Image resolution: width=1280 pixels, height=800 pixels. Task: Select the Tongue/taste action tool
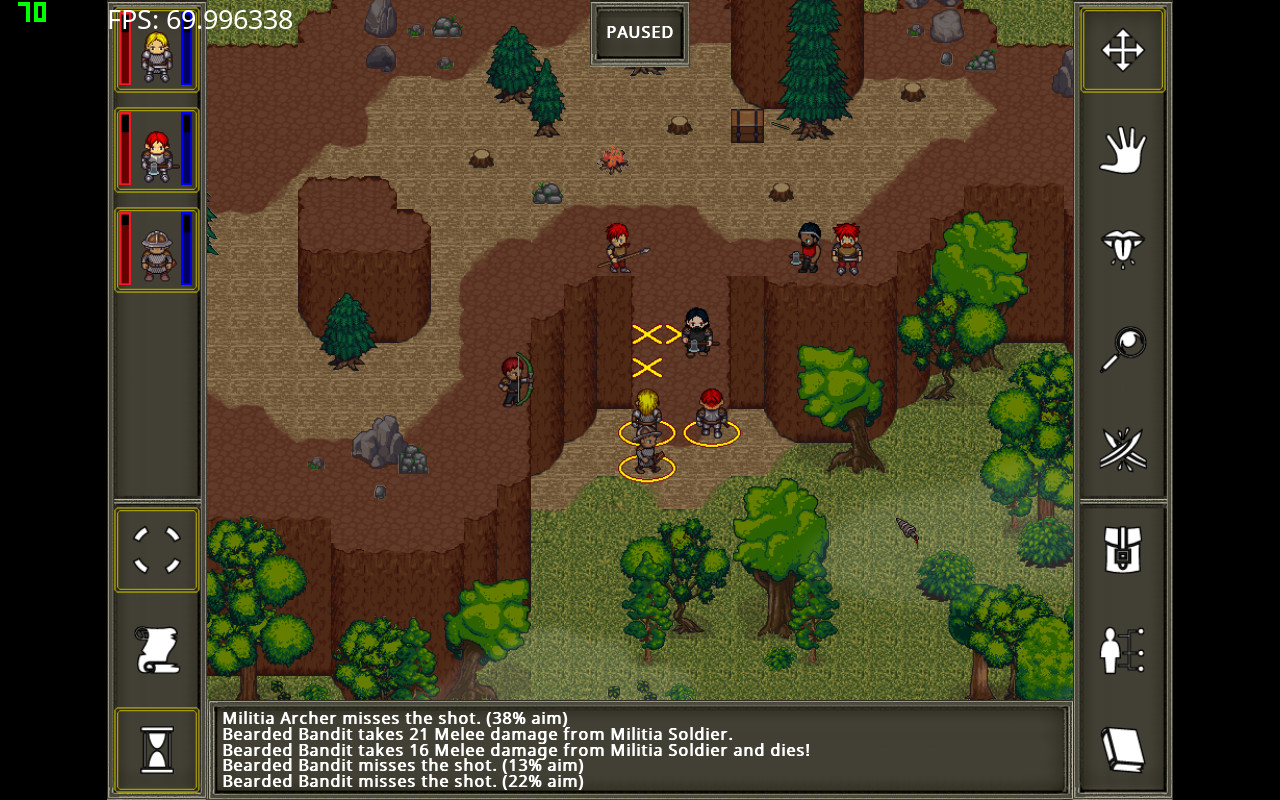tap(1122, 248)
